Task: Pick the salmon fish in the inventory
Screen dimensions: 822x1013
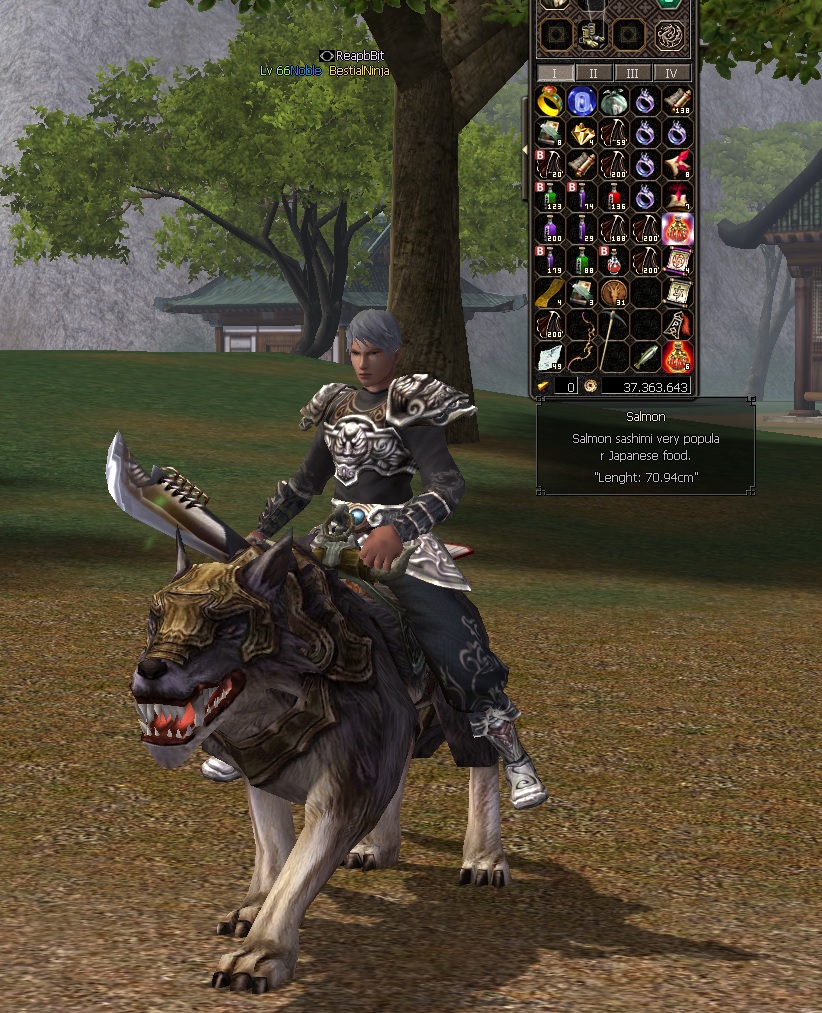Action: coord(646,356)
